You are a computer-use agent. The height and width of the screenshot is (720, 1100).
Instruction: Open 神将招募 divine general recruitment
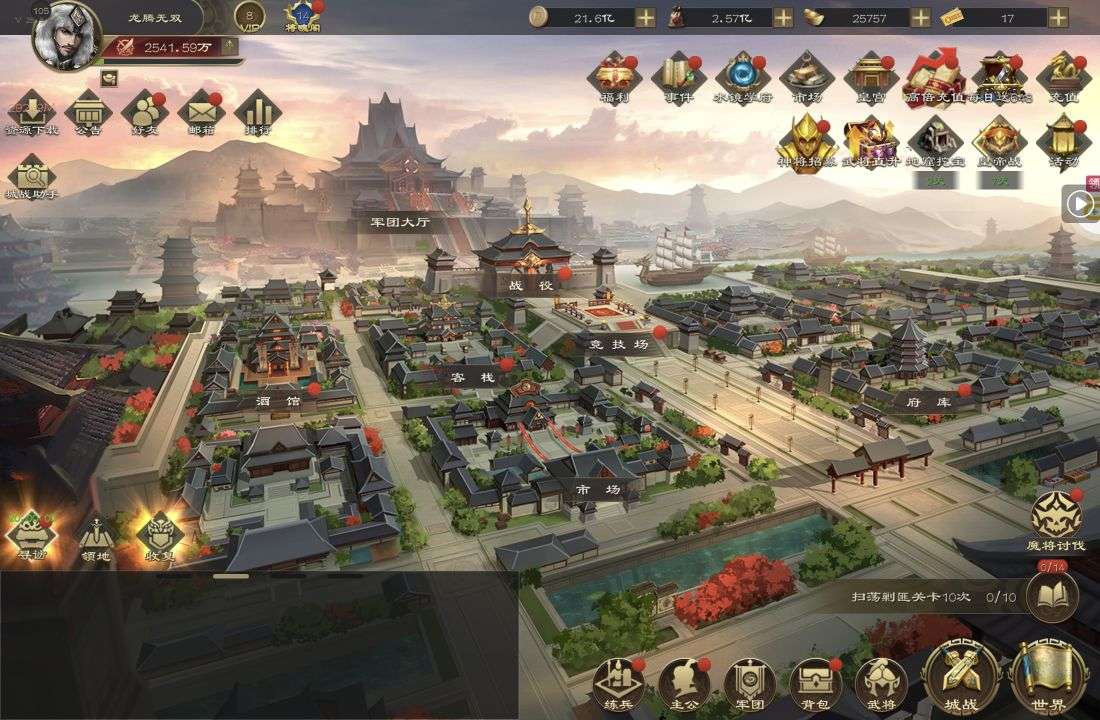pos(807,141)
